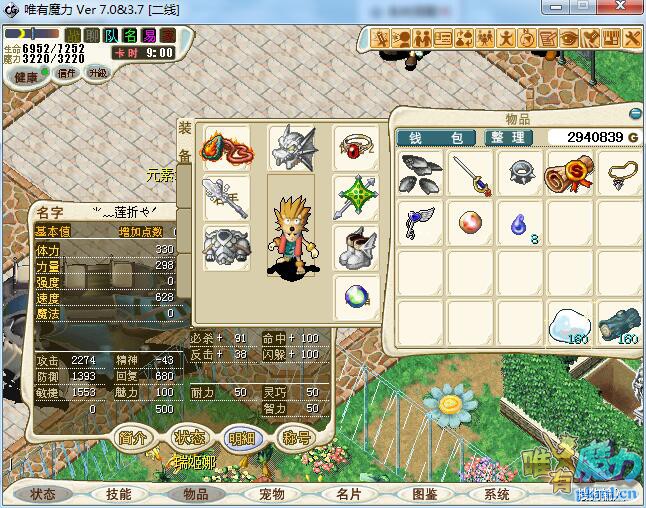Switch to the 简介 profile tab

(x=134, y=437)
